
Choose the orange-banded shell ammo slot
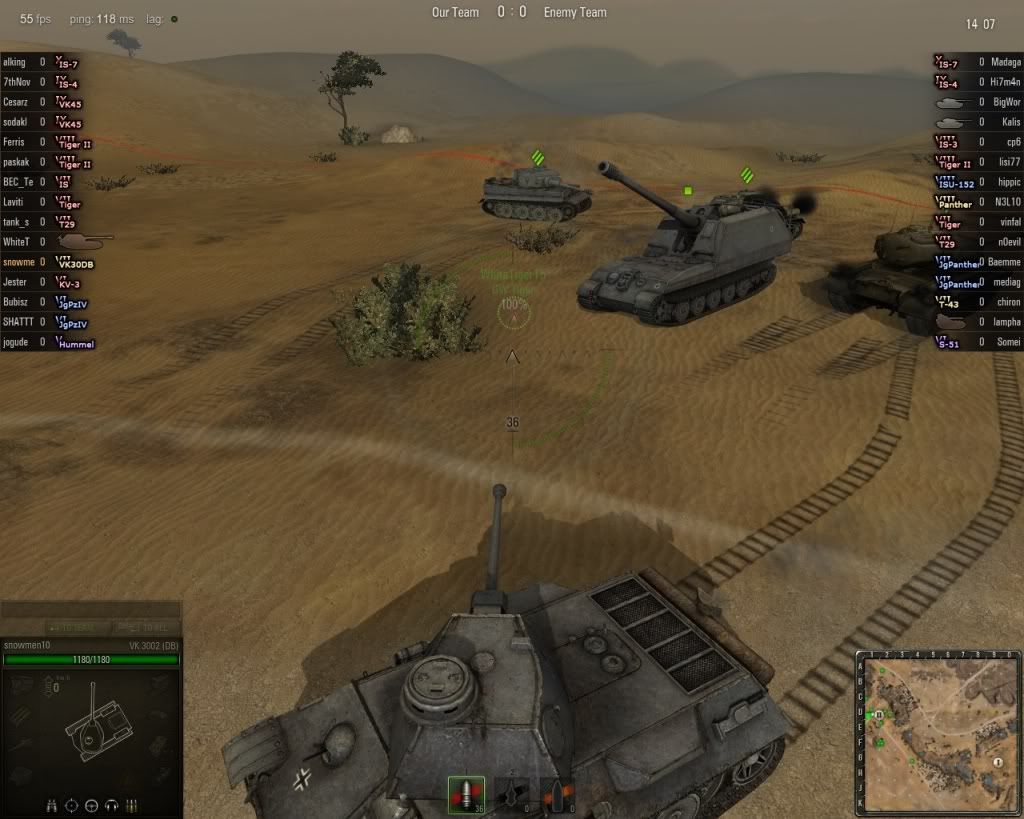557,795
